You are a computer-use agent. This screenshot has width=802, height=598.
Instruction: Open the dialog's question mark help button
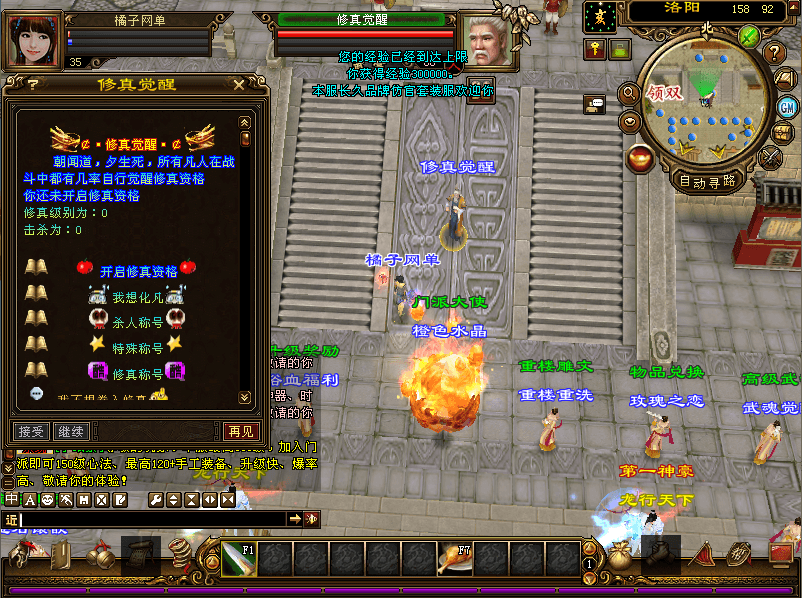[x=33, y=85]
